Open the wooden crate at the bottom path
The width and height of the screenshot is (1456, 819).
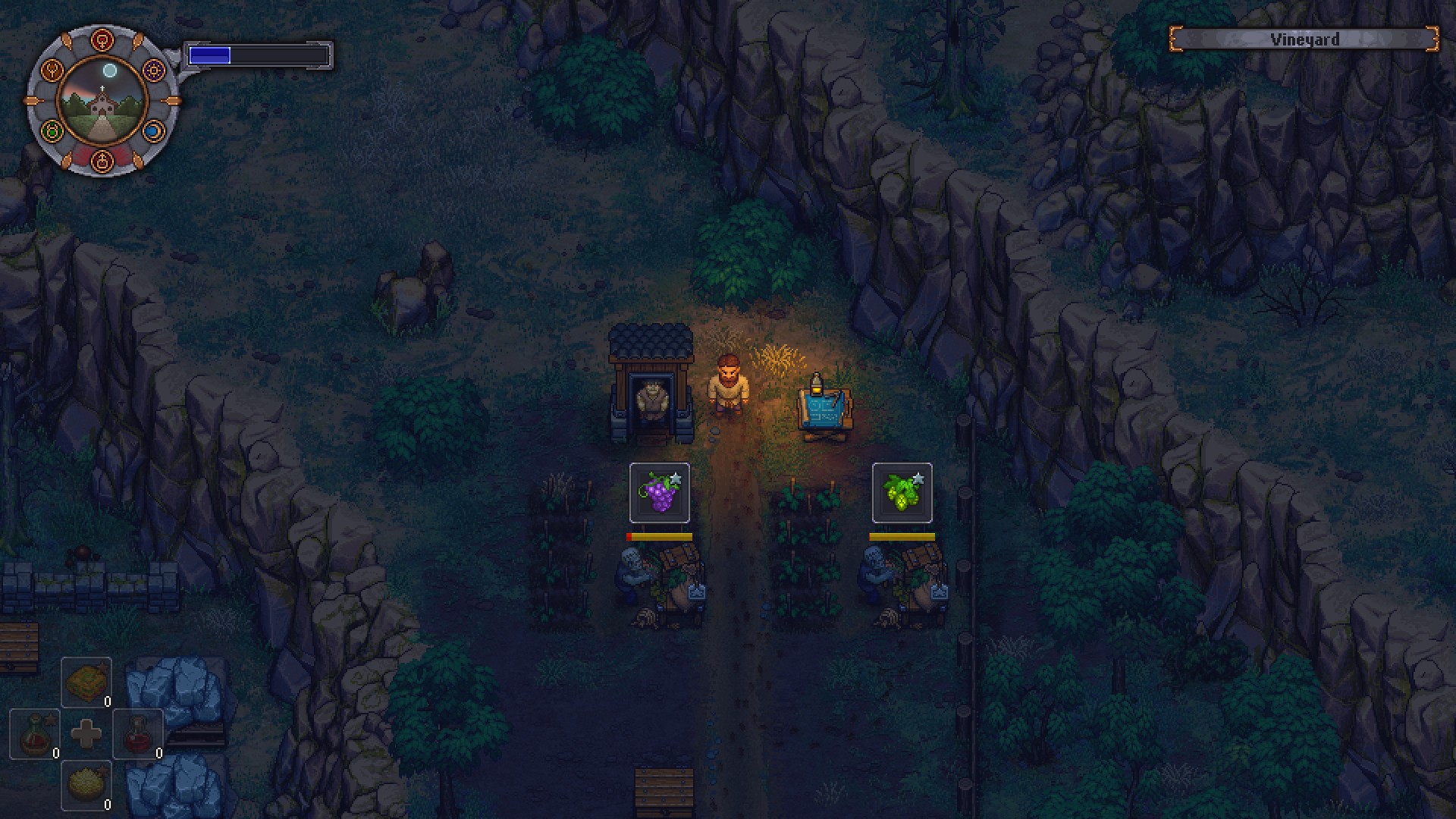[664, 785]
